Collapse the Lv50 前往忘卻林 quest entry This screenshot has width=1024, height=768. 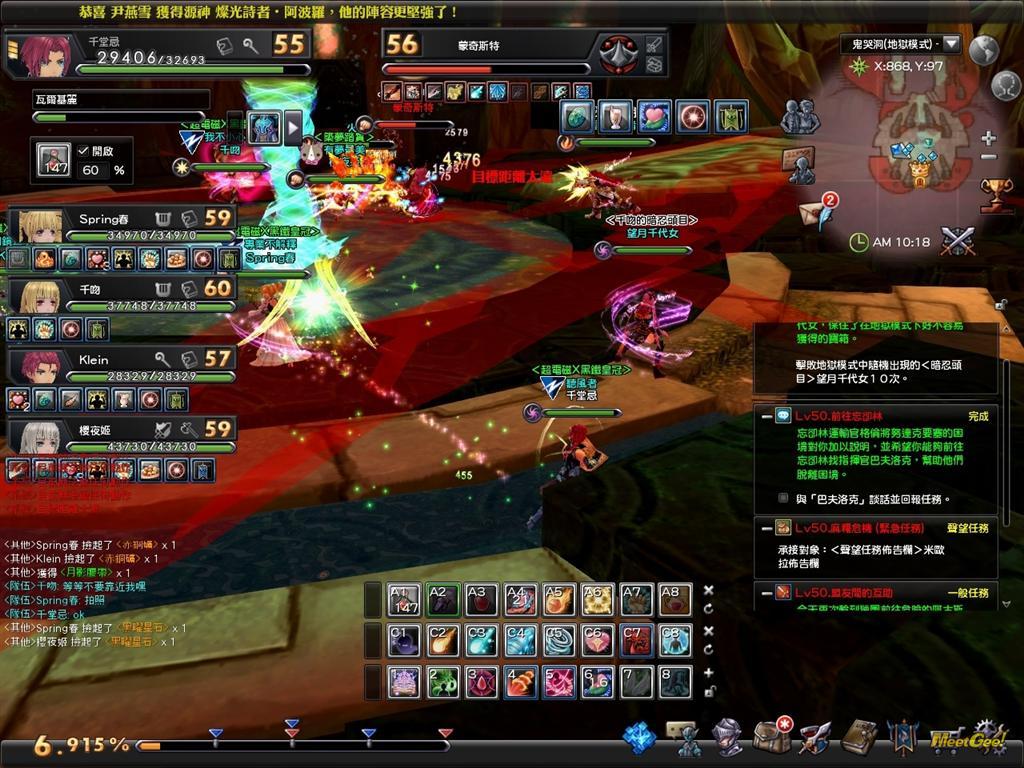point(765,416)
